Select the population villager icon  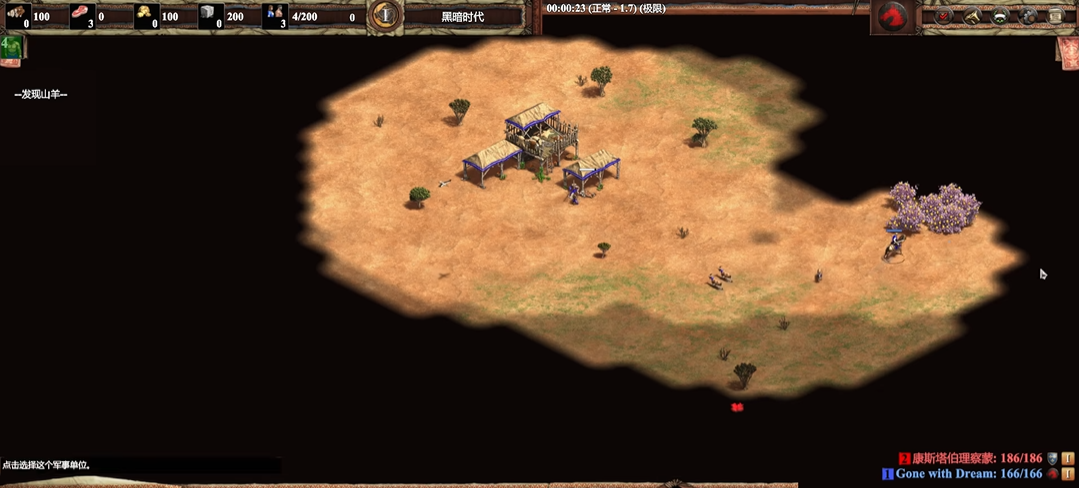click(x=275, y=14)
